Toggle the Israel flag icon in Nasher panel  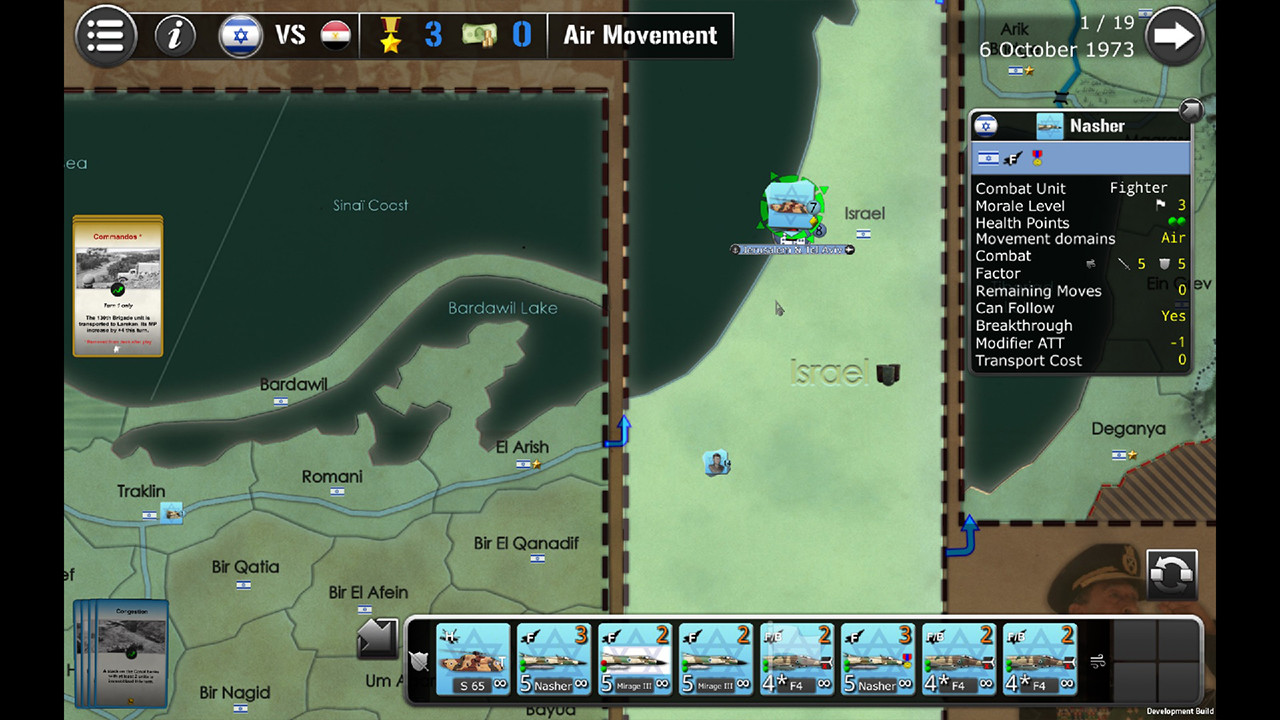(x=988, y=157)
